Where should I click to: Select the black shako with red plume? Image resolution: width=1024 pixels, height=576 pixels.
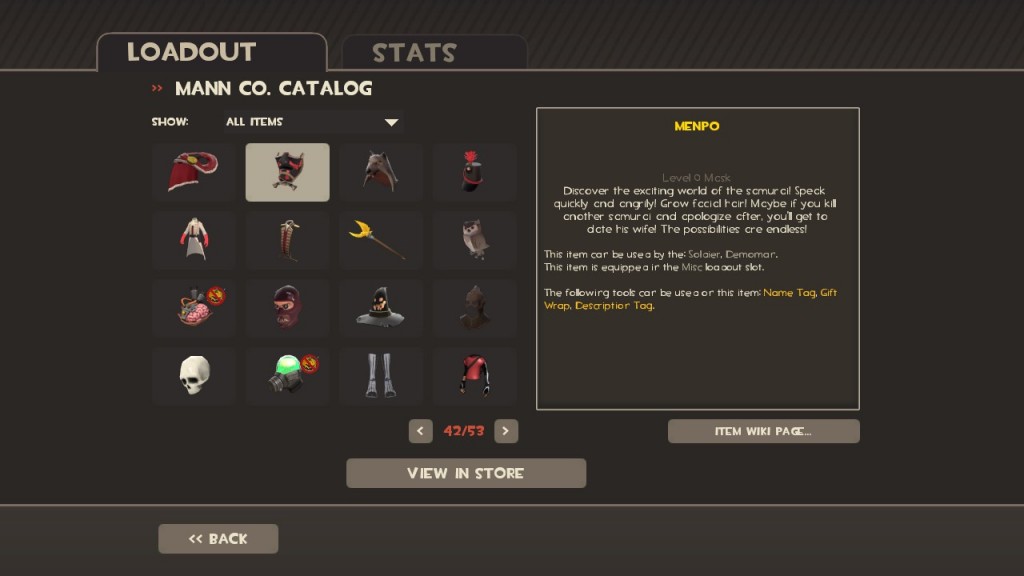474,172
